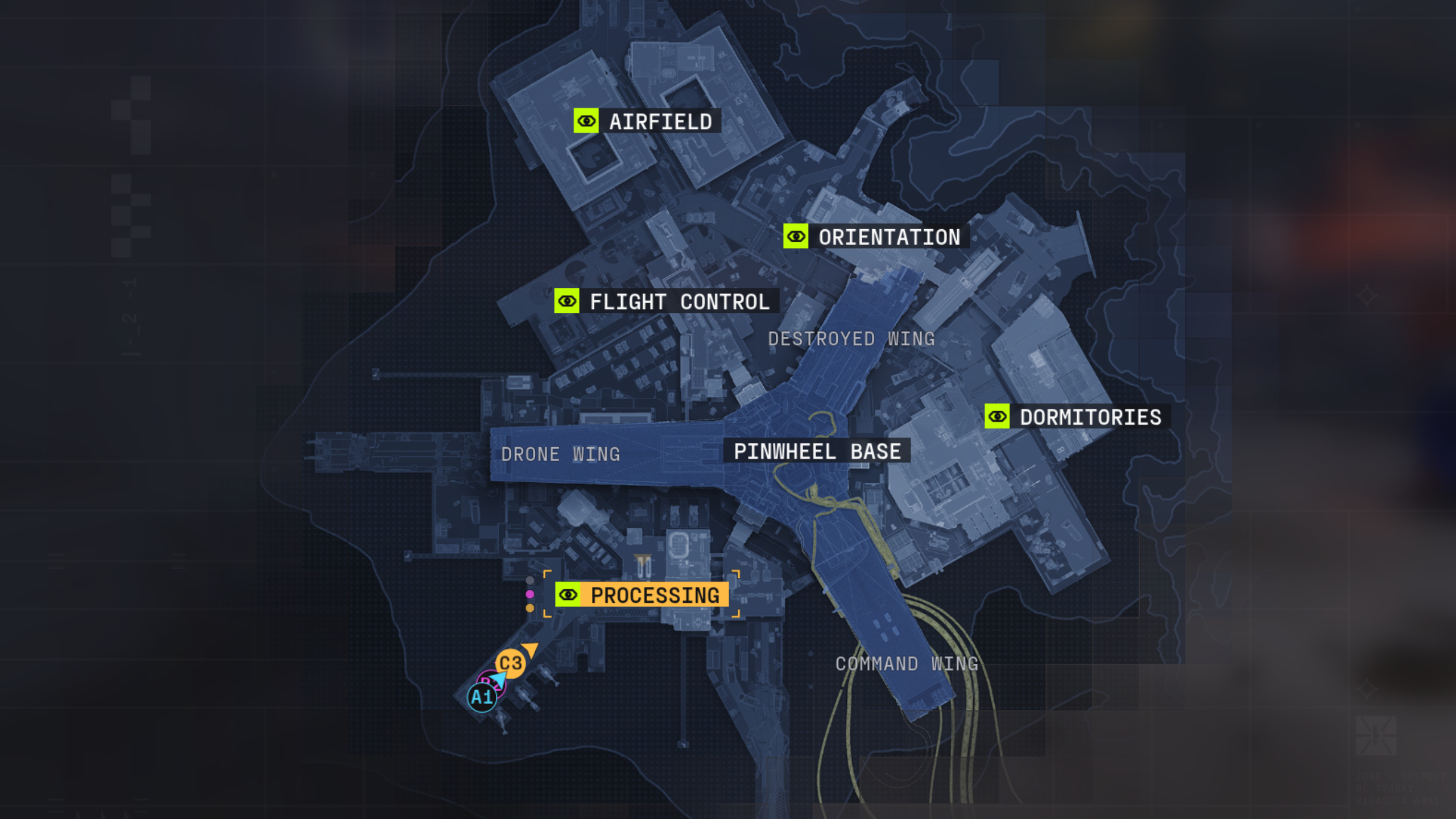Select the highlighted orange PROCESSING label

point(654,595)
